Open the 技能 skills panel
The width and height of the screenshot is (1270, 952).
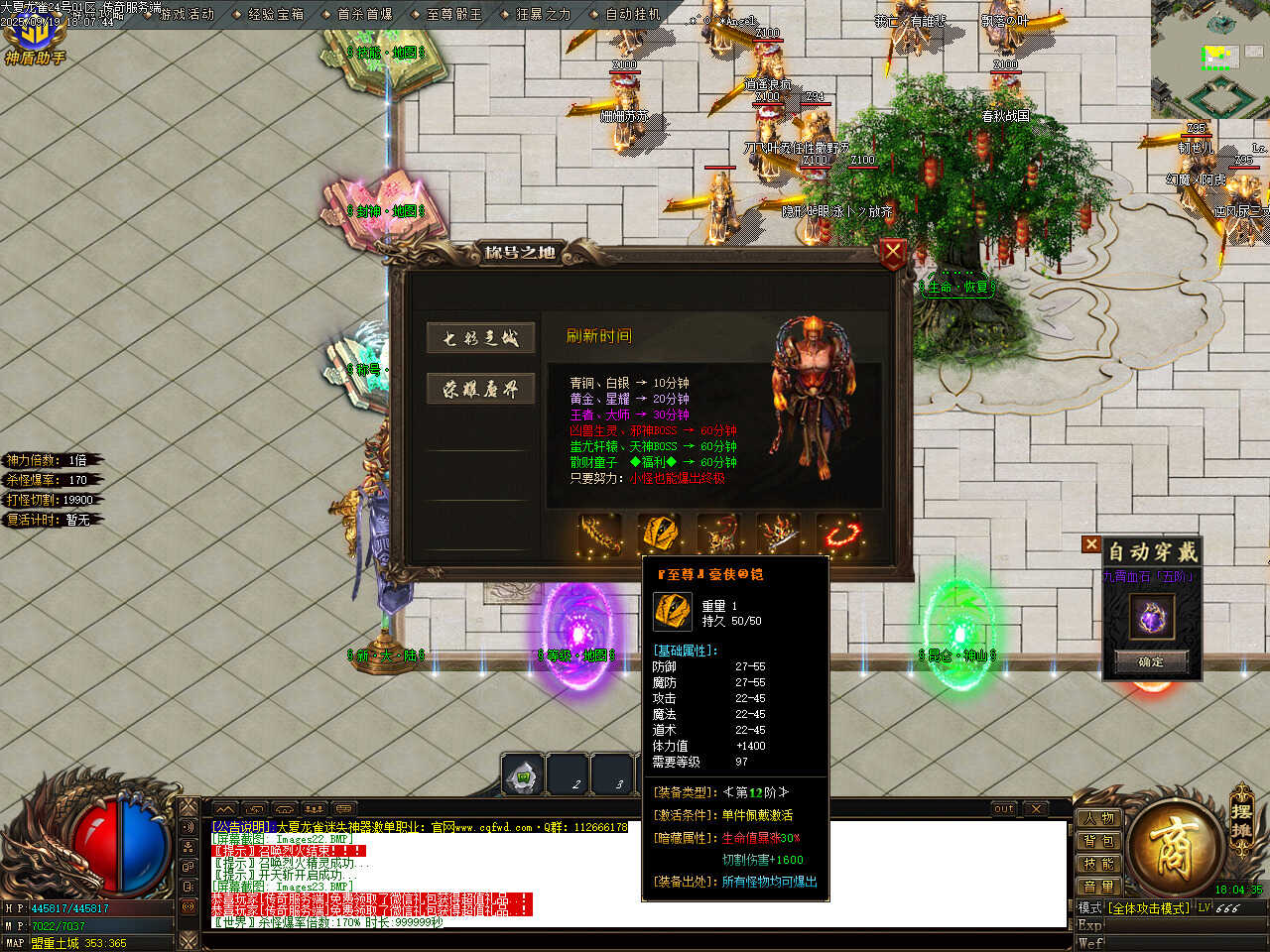click(x=1098, y=864)
